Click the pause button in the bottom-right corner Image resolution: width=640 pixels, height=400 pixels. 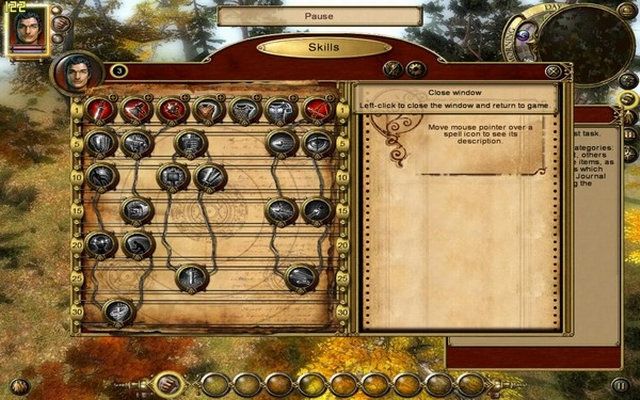(621, 383)
